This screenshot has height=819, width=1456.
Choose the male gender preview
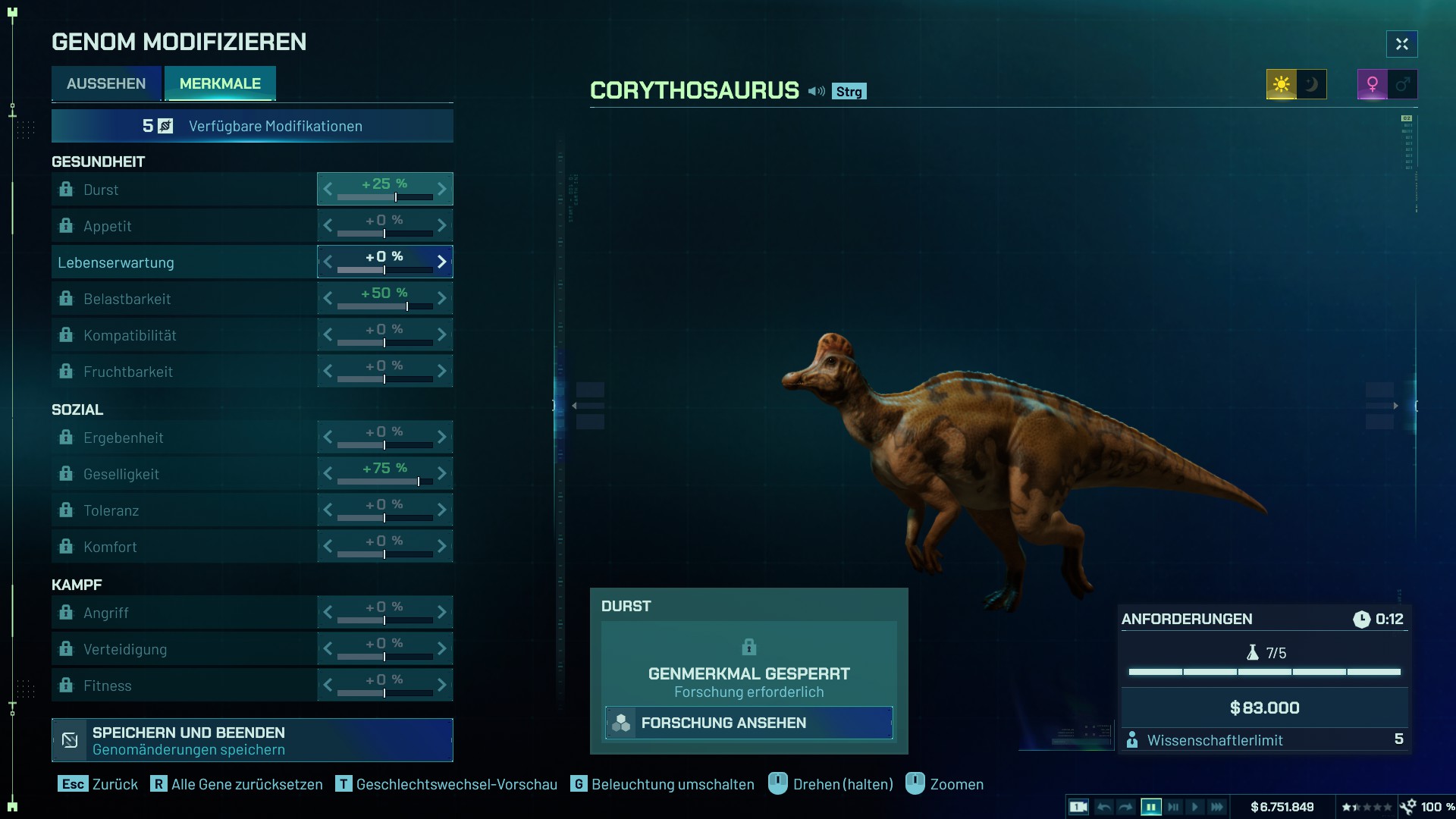point(1403,84)
